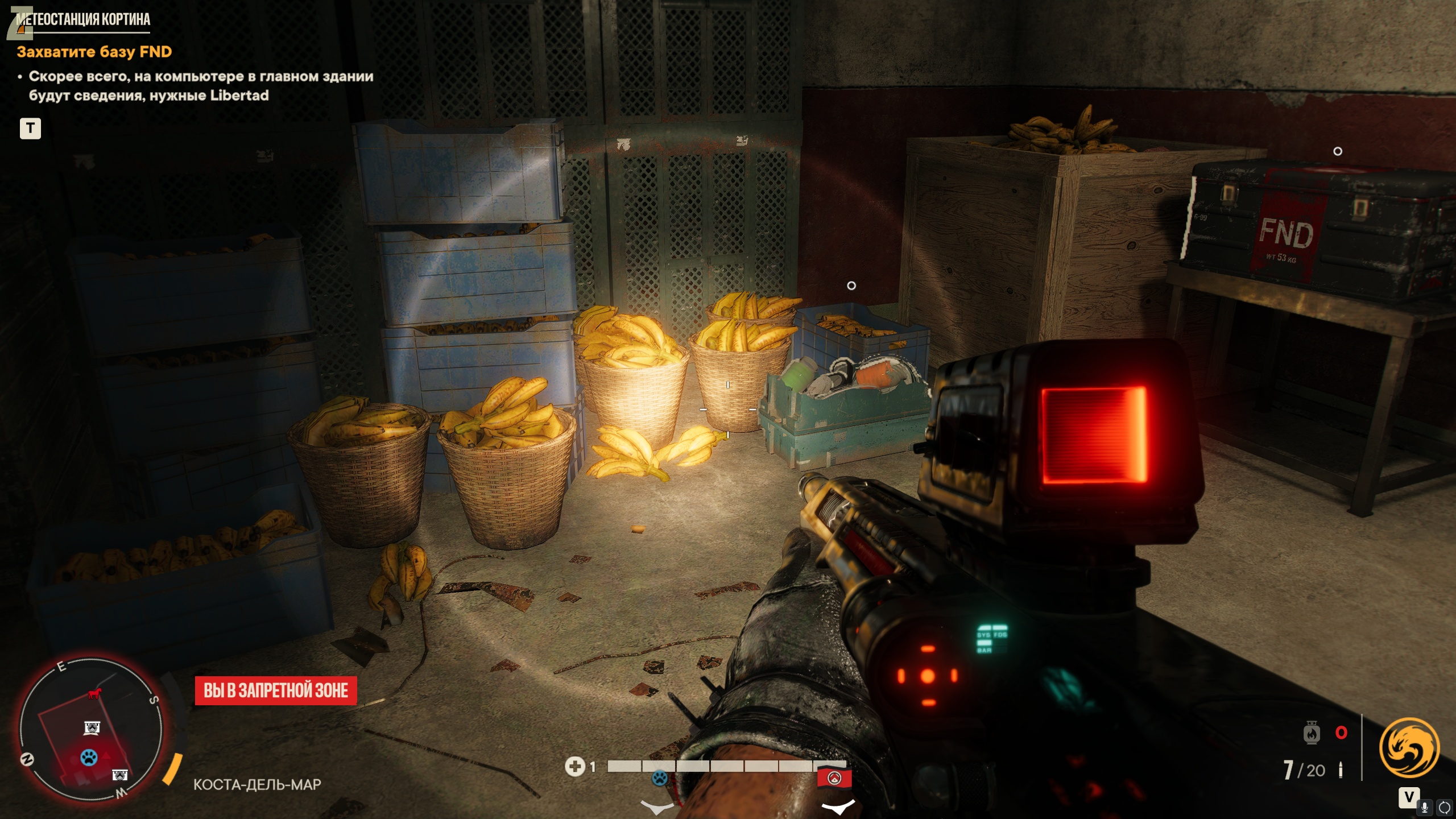Viewport: 1456px width, 819px height.
Task: Select the gas canister gadget icon
Action: pyautogui.click(x=1311, y=733)
